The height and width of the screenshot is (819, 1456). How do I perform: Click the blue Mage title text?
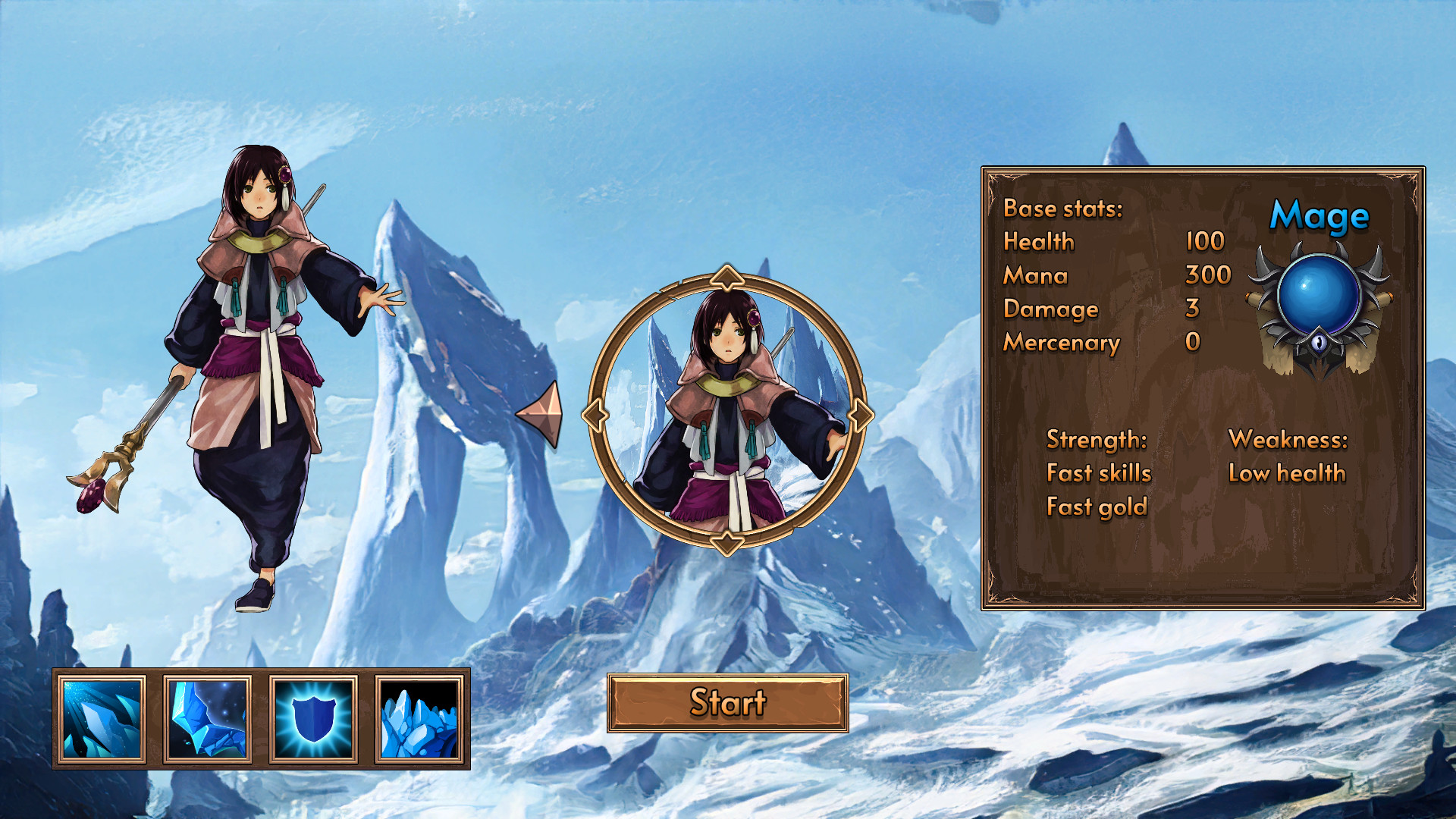coord(1318,217)
